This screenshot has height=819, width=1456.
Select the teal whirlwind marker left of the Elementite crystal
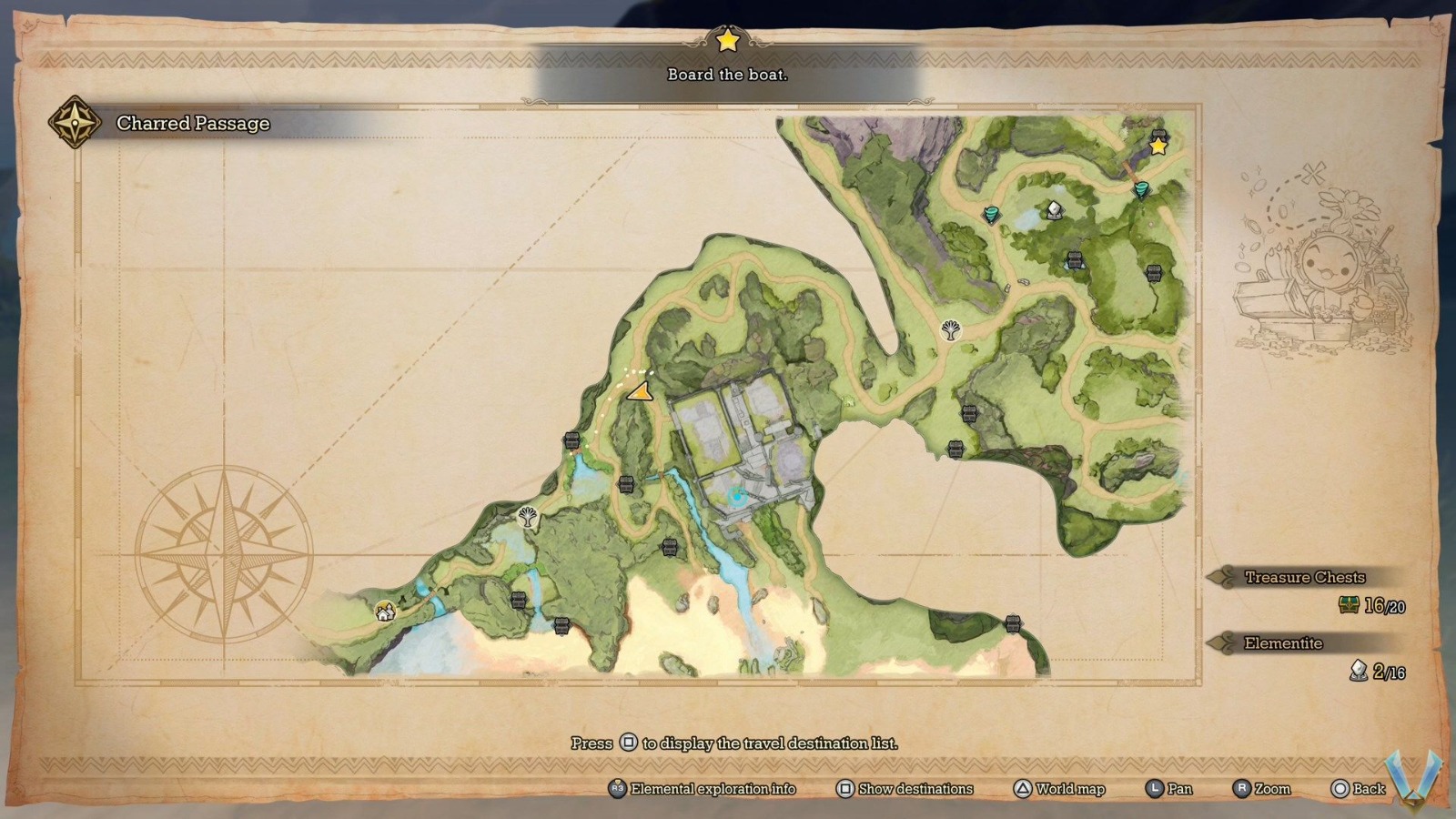[992, 215]
